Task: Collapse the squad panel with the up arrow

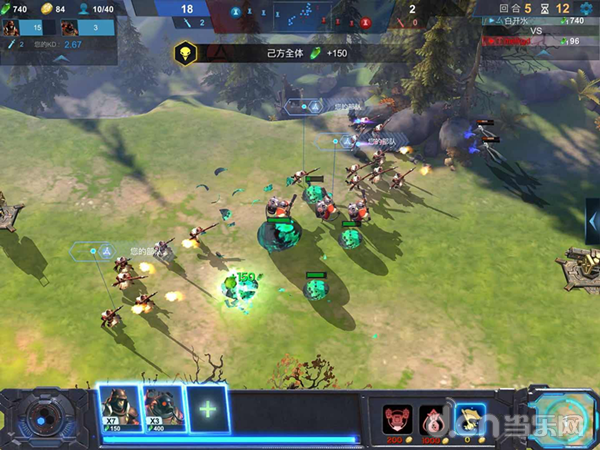Action: click(x=60, y=59)
